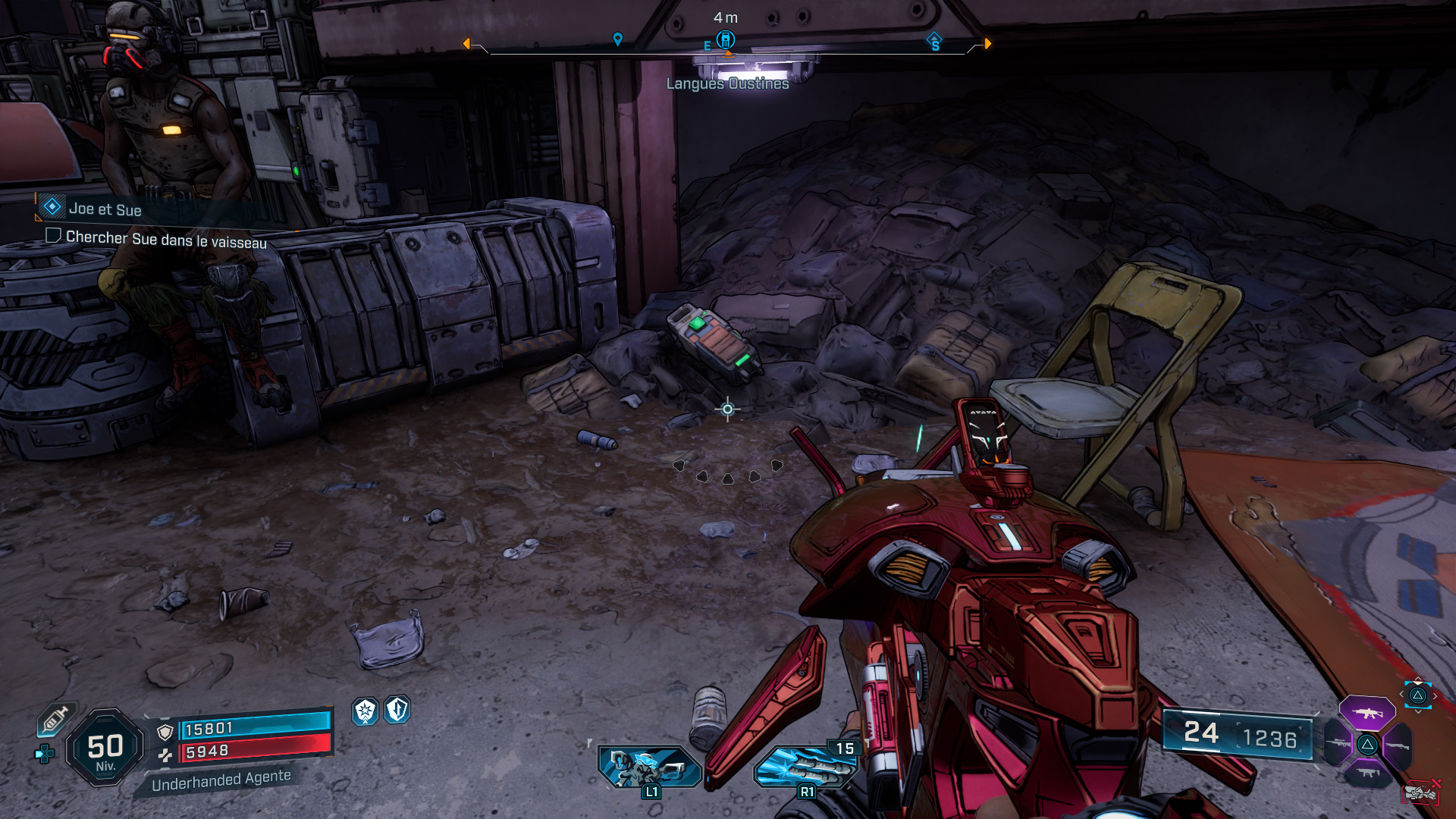Click the blue d-pad icon near level badge
Image resolution: width=1456 pixels, height=819 pixels.
click(x=45, y=754)
